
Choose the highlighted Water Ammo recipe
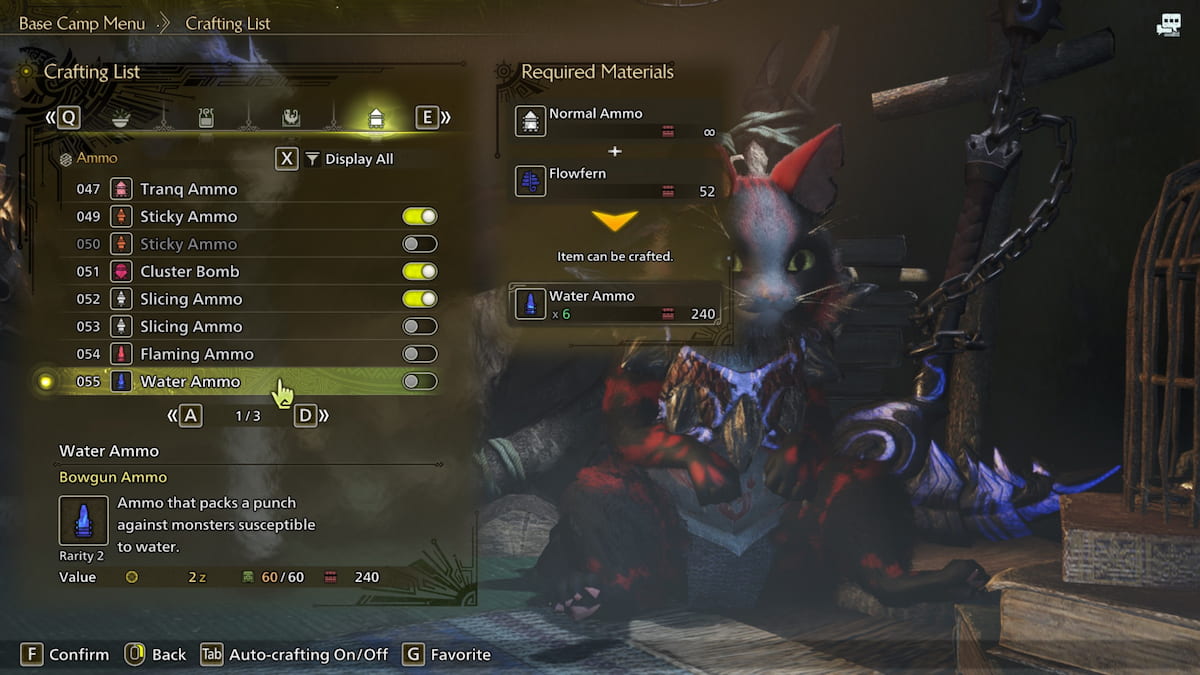pyautogui.click(x=190, y=381)
